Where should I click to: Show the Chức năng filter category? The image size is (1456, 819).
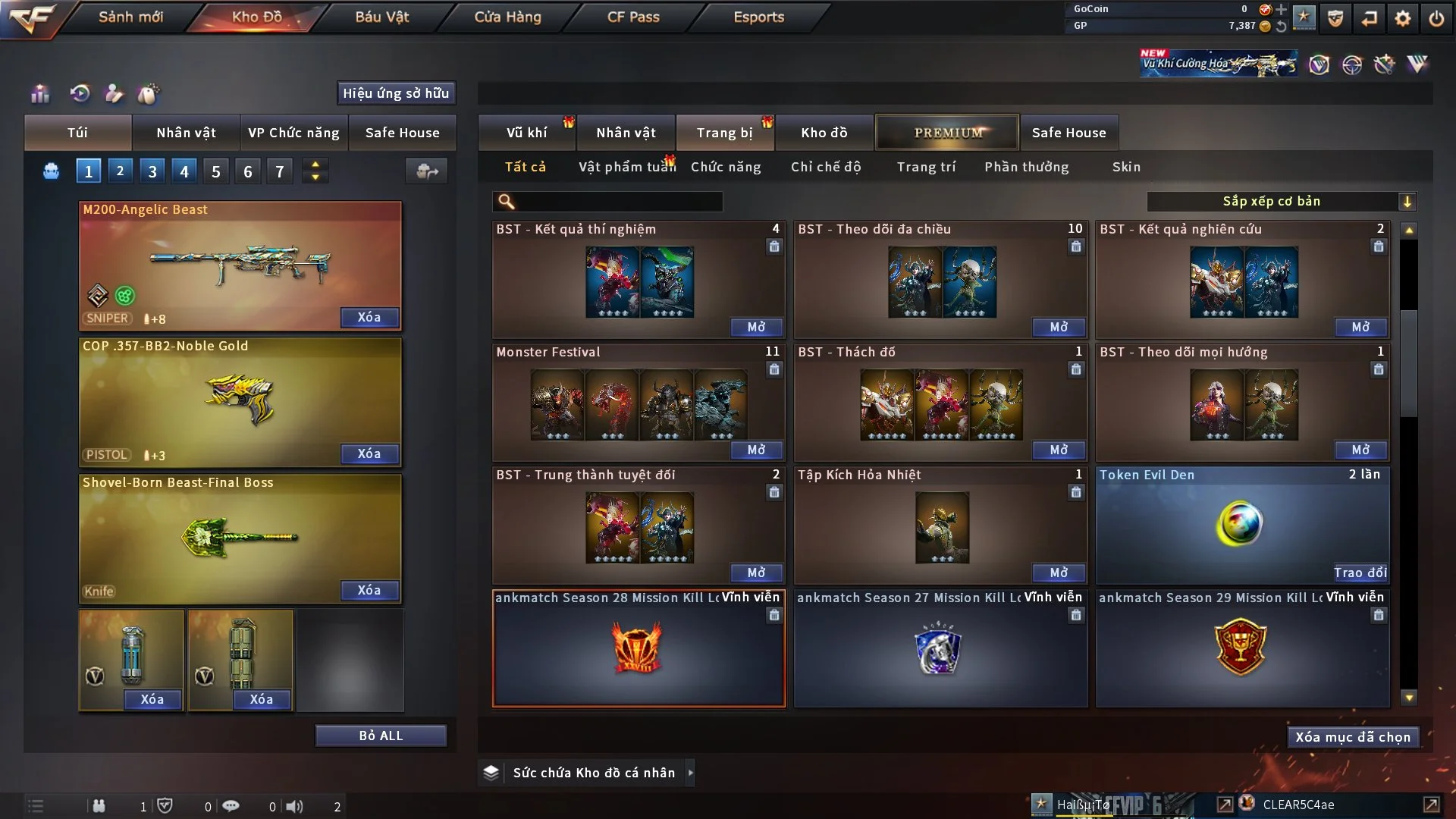coord(725,167)
